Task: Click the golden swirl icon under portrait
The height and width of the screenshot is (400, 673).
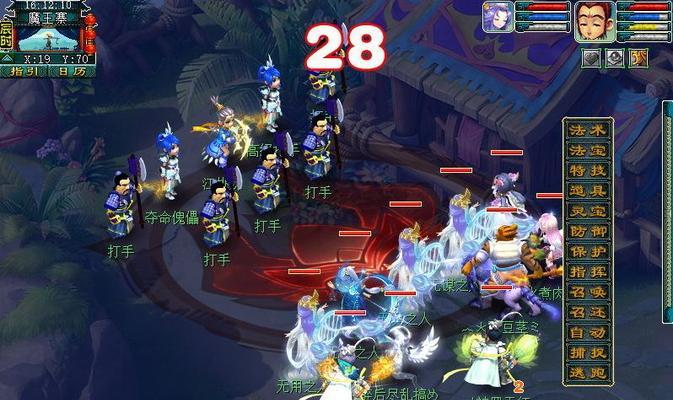Action: [639, 58]
